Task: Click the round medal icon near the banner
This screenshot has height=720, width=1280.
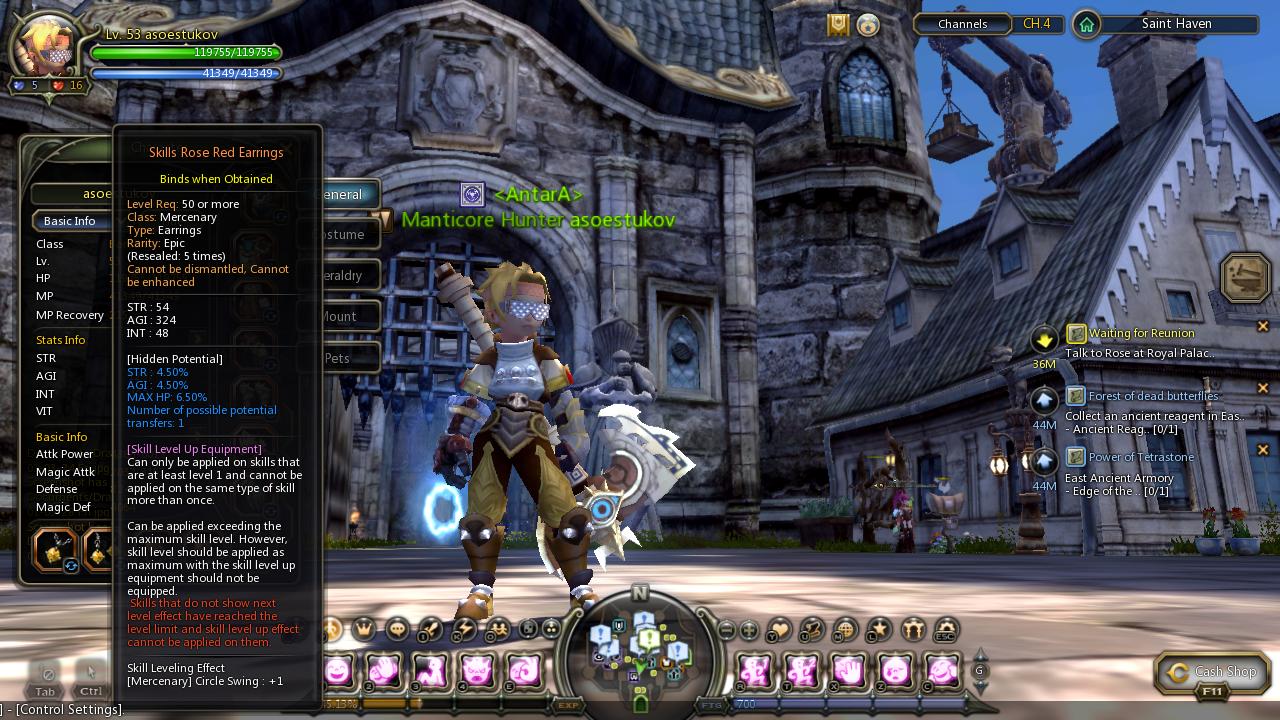Action: click(x=868, y=26)
